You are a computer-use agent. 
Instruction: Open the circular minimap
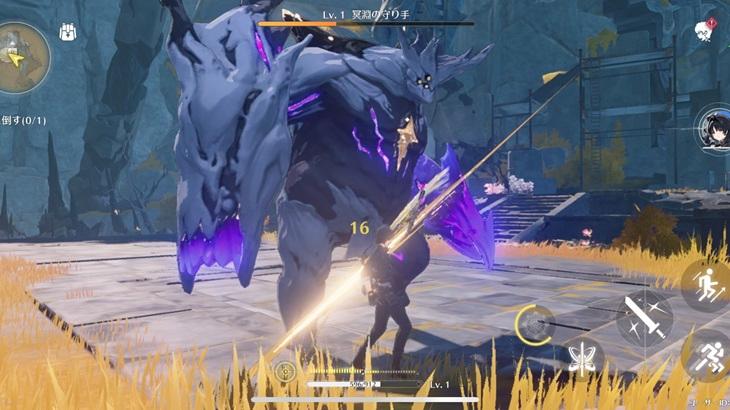pos(20,57)
